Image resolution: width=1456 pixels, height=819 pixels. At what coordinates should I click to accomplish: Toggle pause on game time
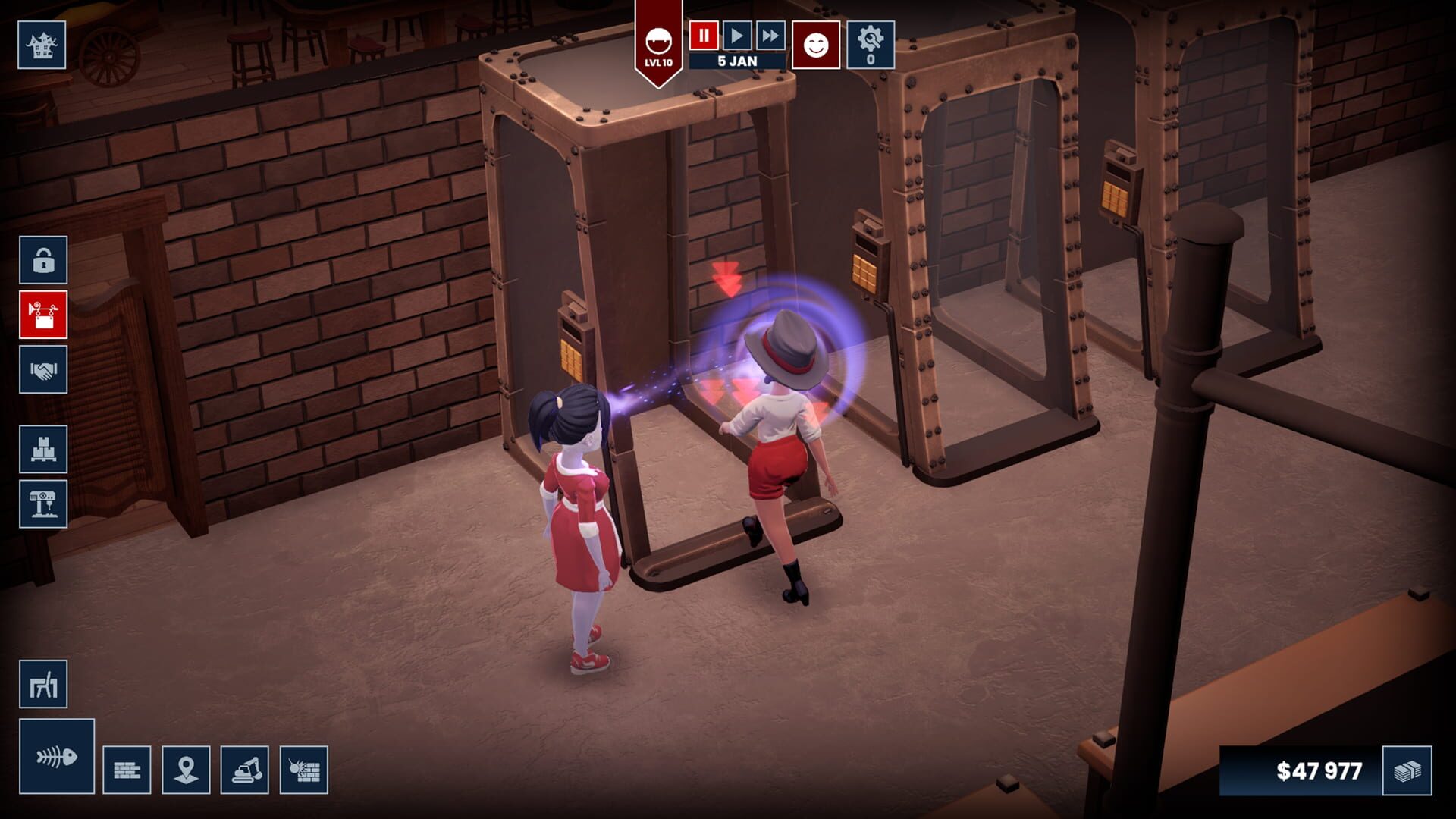click(703, 34)
